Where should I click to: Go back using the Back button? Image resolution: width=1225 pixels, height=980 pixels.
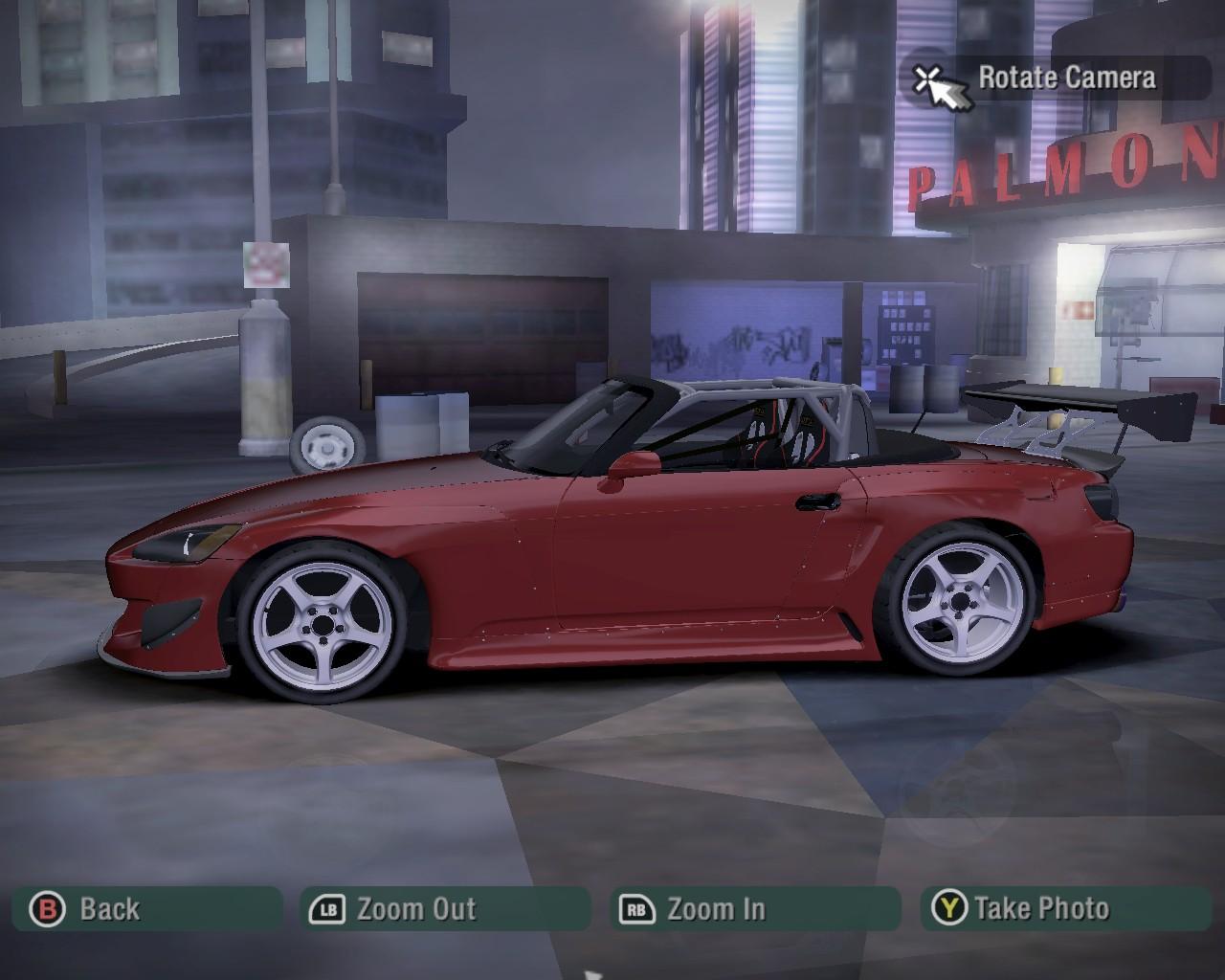tap(148, 909)
